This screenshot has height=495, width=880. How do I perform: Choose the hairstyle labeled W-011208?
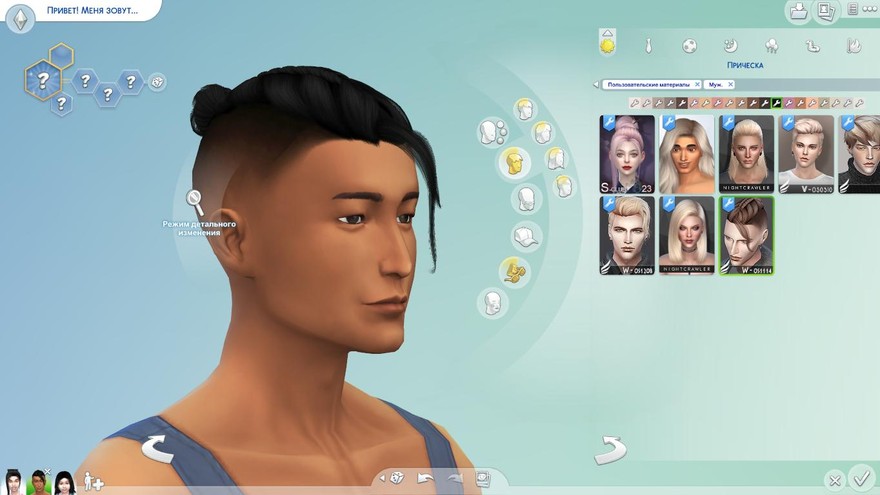[627, 235]
